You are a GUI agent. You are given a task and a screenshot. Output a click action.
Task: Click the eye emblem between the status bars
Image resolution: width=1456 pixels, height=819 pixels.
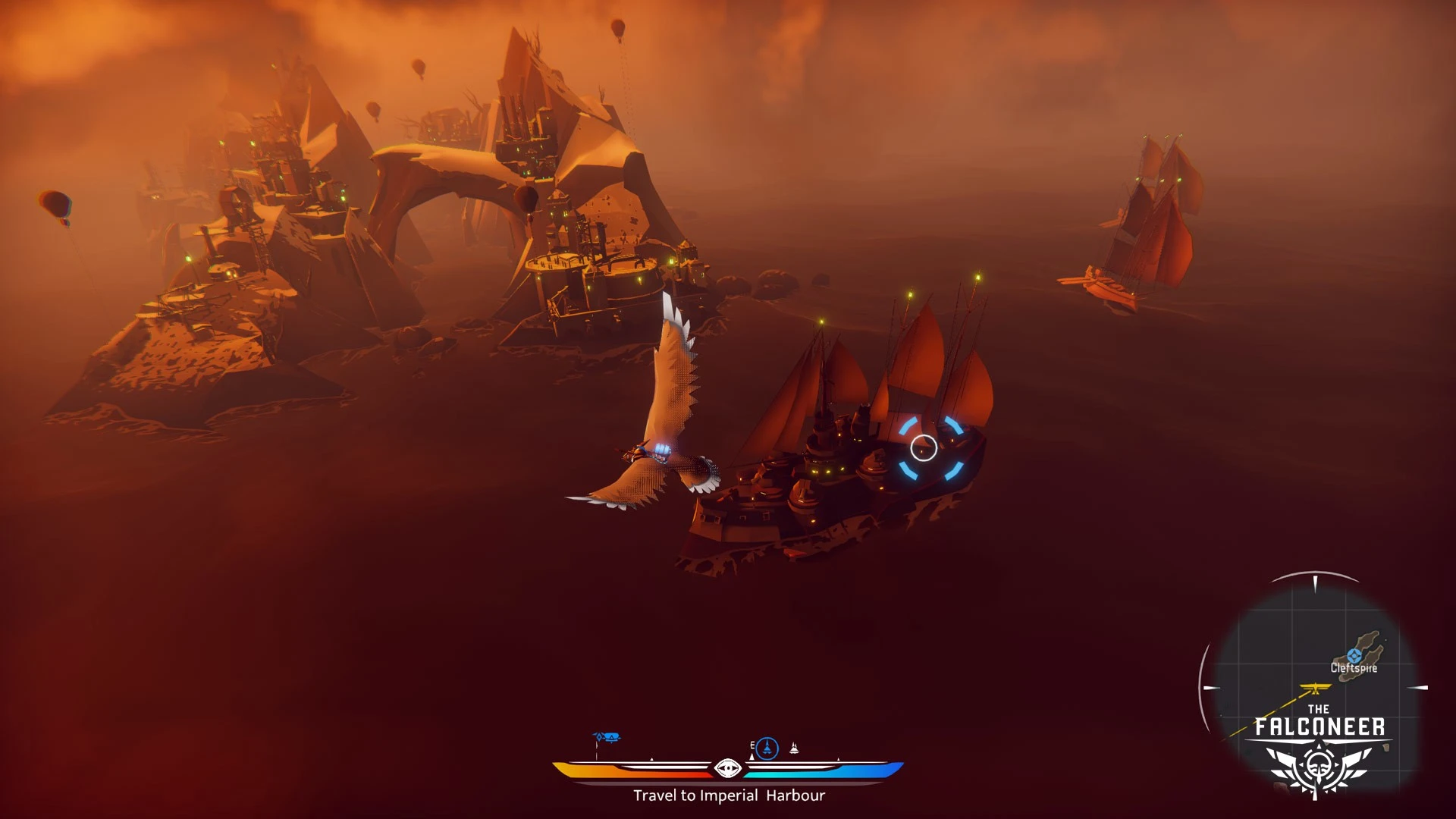728,769
